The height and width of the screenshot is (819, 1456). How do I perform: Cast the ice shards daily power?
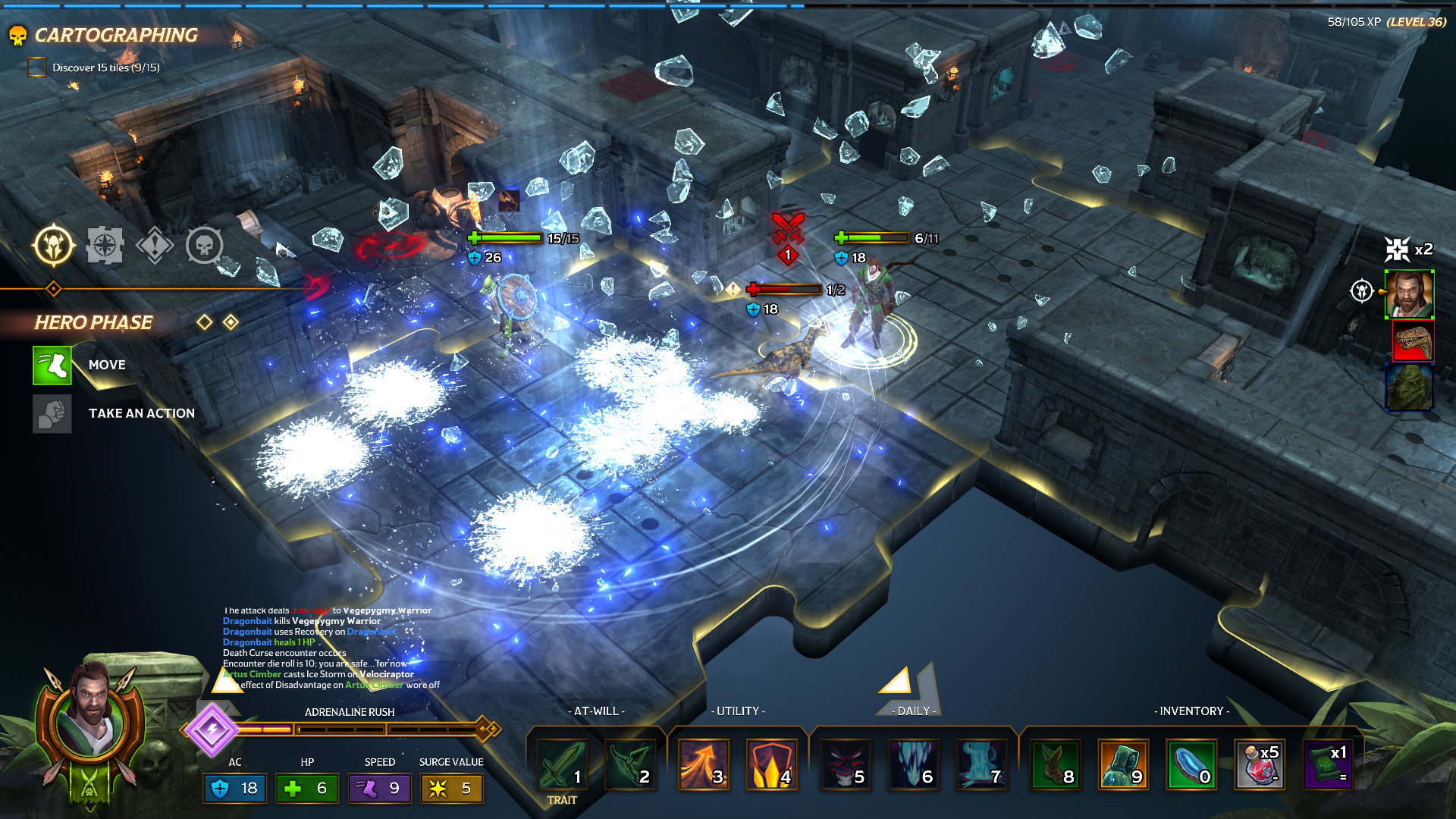point(912,764)
